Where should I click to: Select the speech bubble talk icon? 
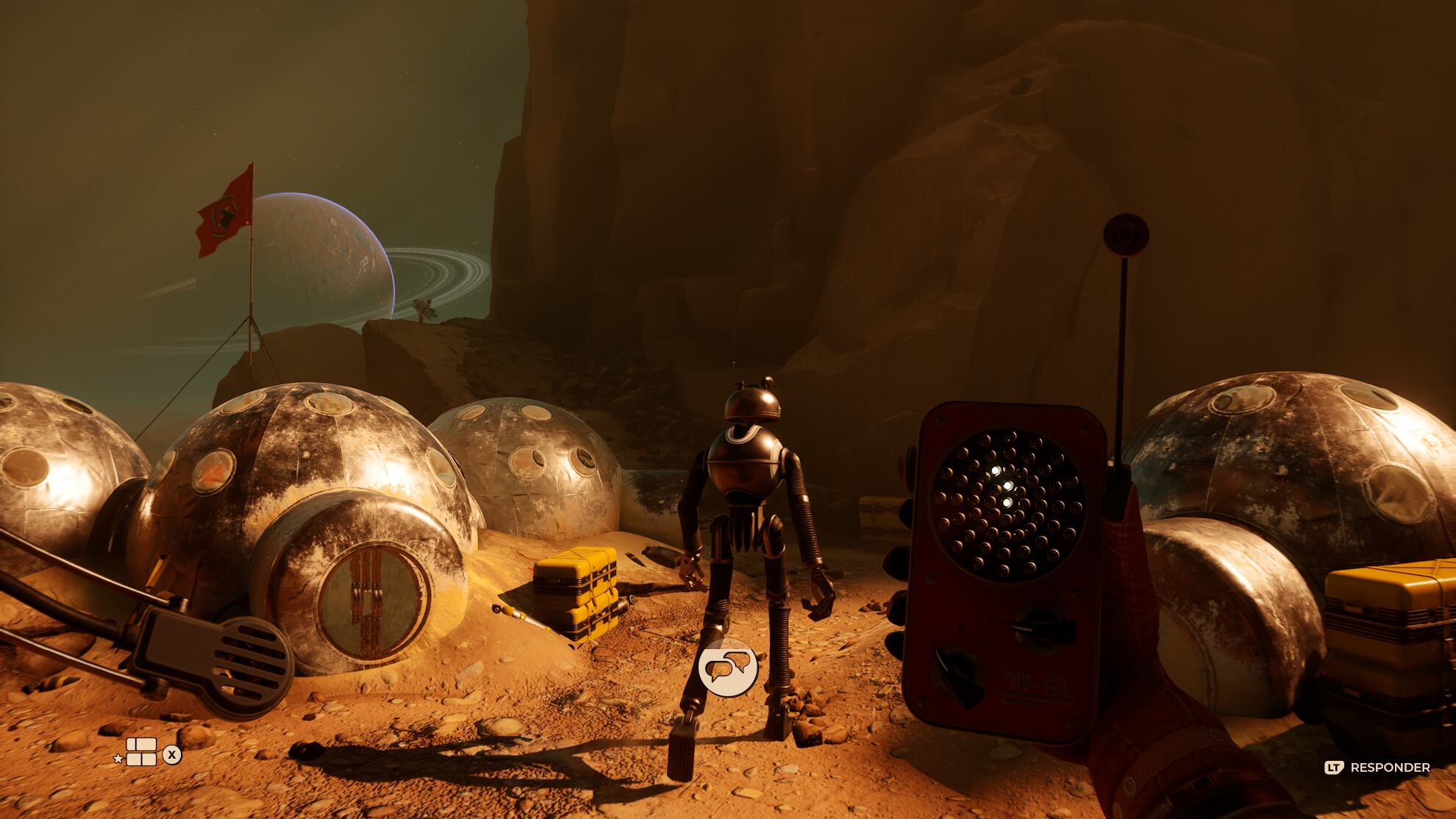pos(728,668)
